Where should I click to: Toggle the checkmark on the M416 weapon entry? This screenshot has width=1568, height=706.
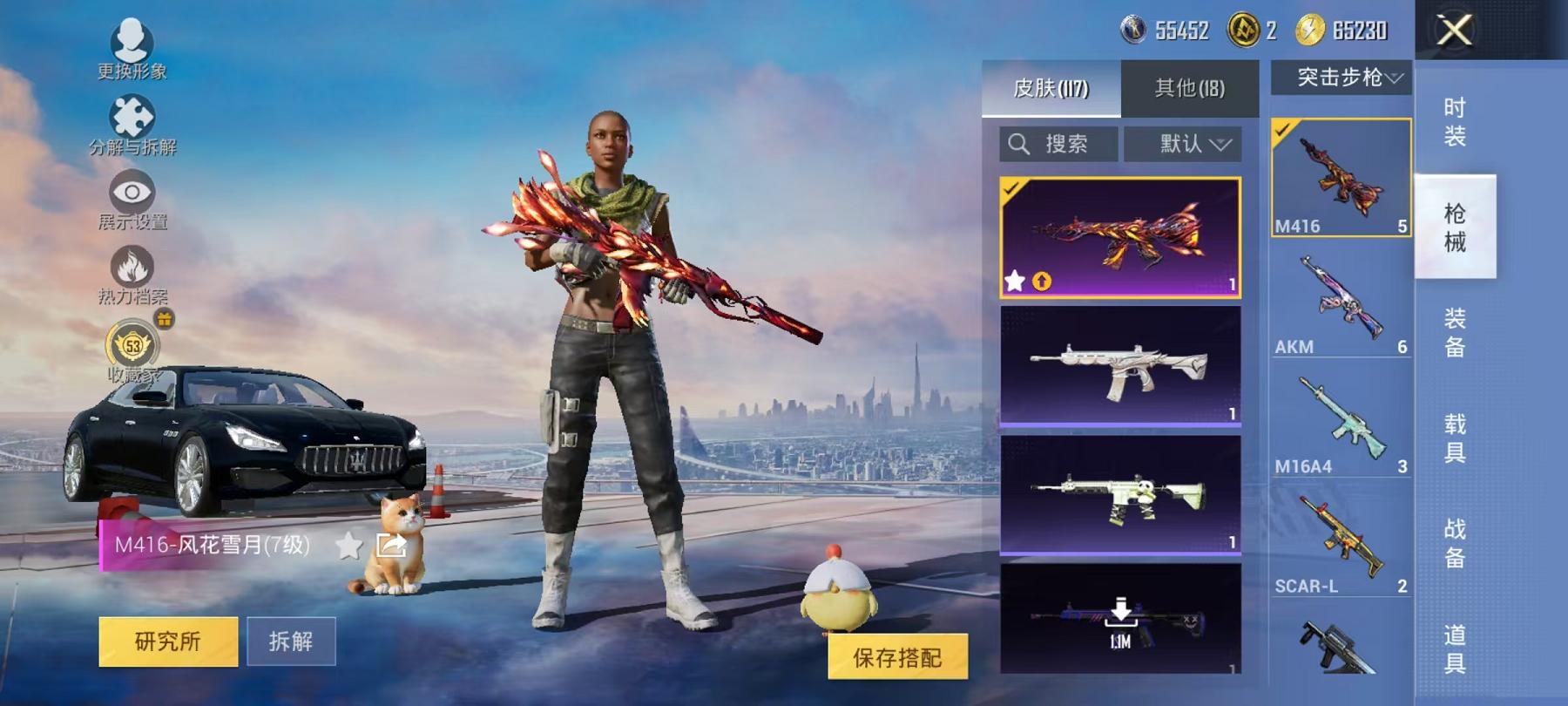1282,129
